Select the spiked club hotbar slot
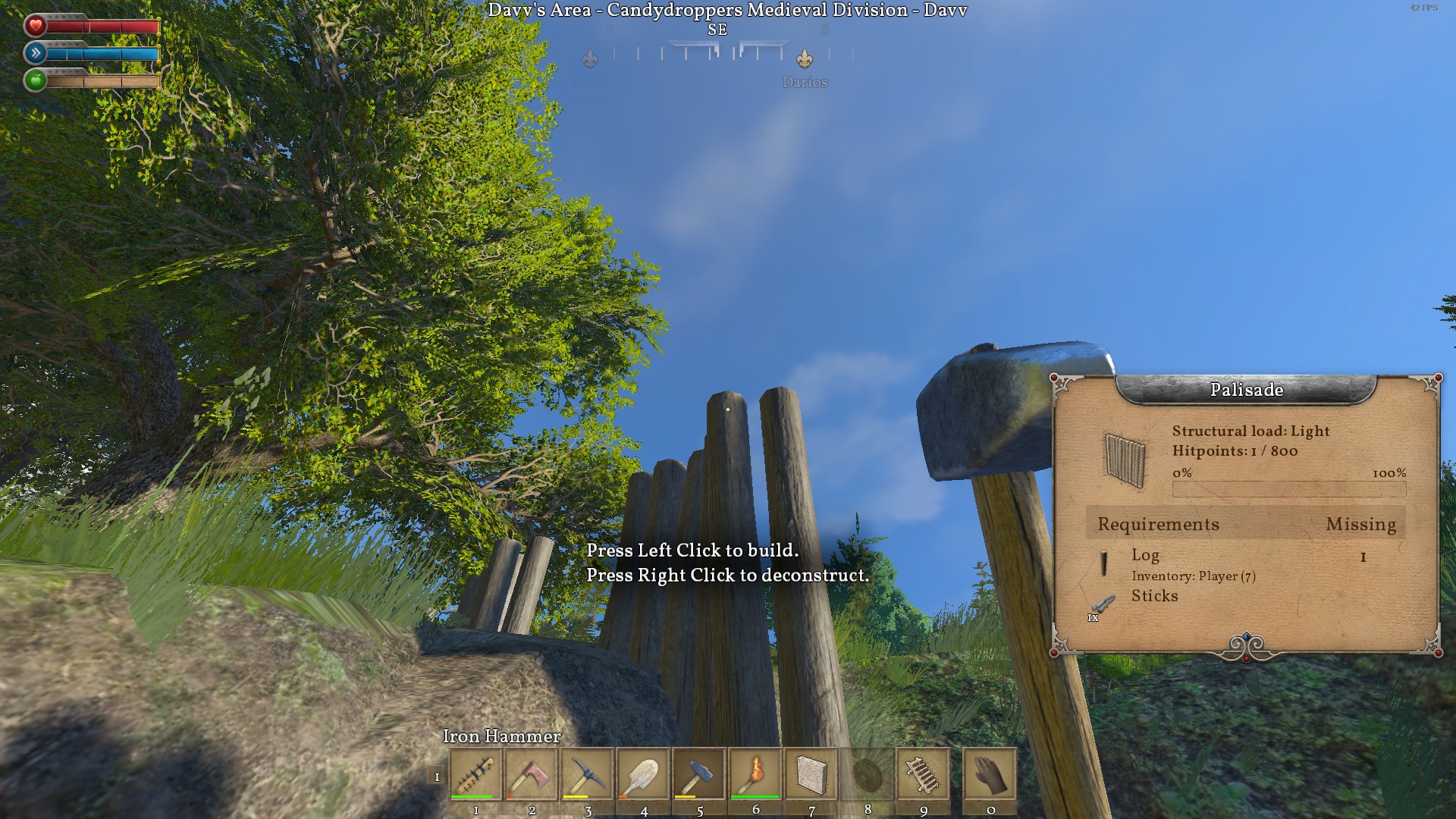Screen dimensions: 1456x819 475,774
